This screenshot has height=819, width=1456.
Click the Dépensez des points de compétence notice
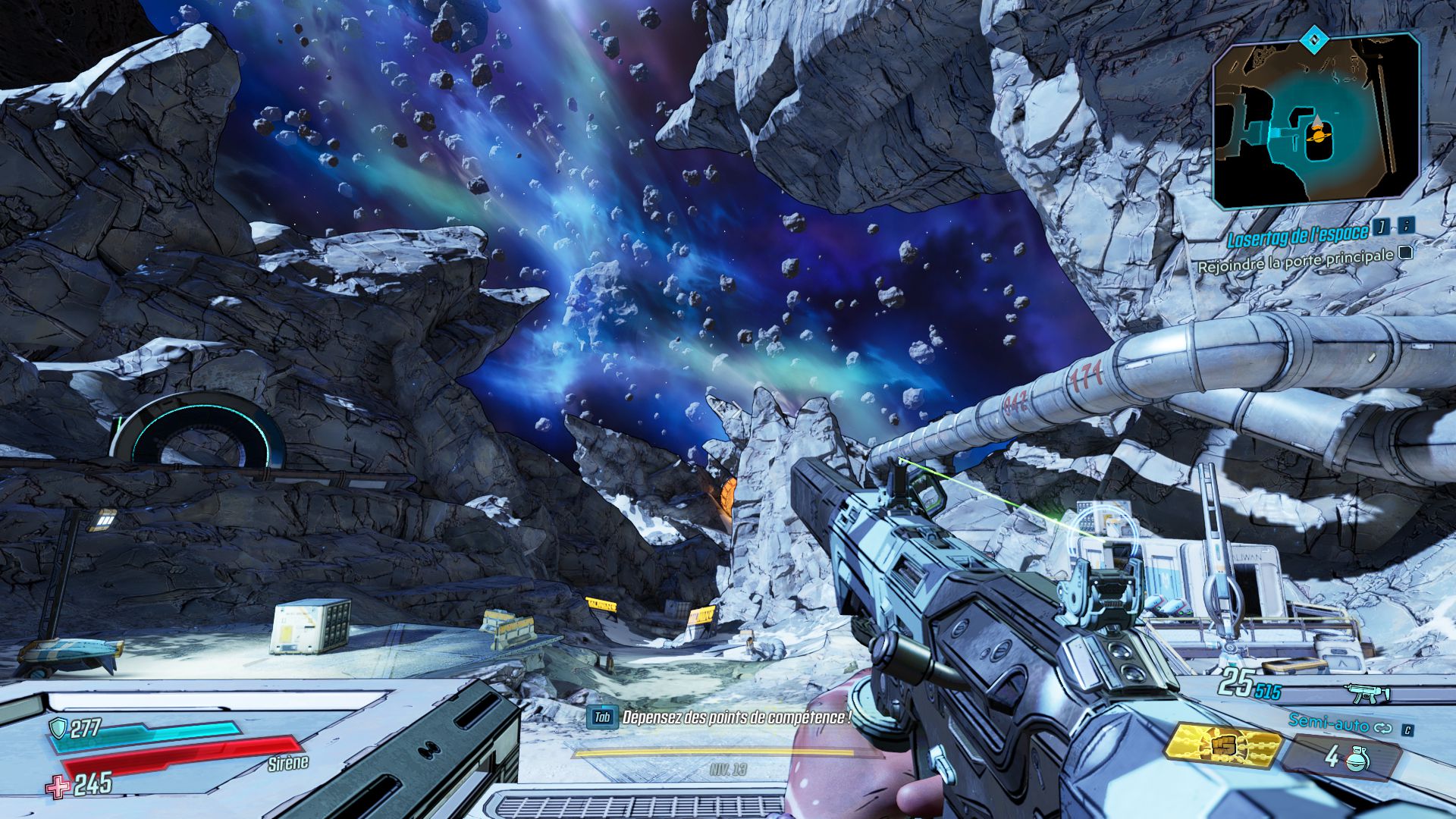click(x=736, y=717)
